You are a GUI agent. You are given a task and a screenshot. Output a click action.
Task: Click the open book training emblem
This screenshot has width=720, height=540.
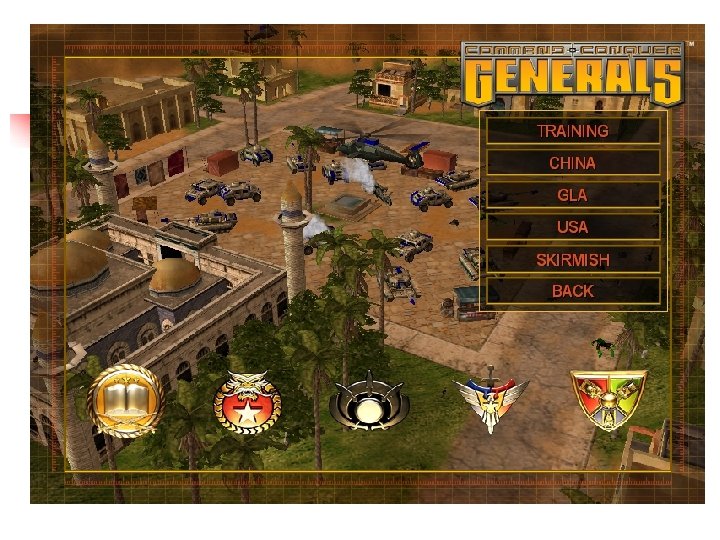[124, 401]
